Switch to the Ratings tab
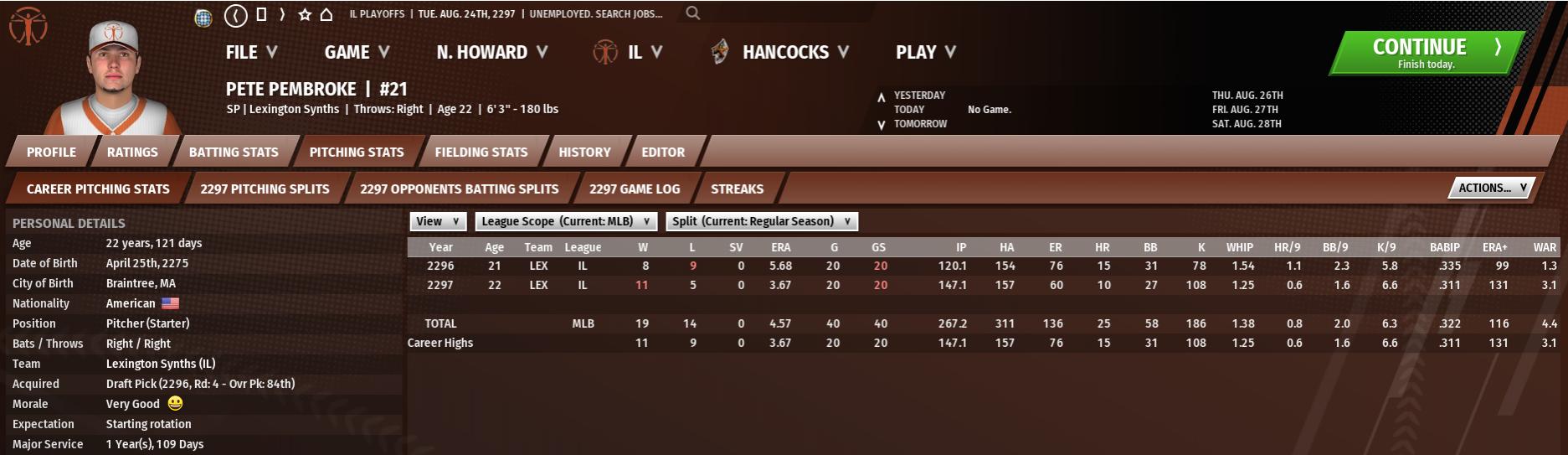Screen dimensions: 1568x455 pos(132,152)
